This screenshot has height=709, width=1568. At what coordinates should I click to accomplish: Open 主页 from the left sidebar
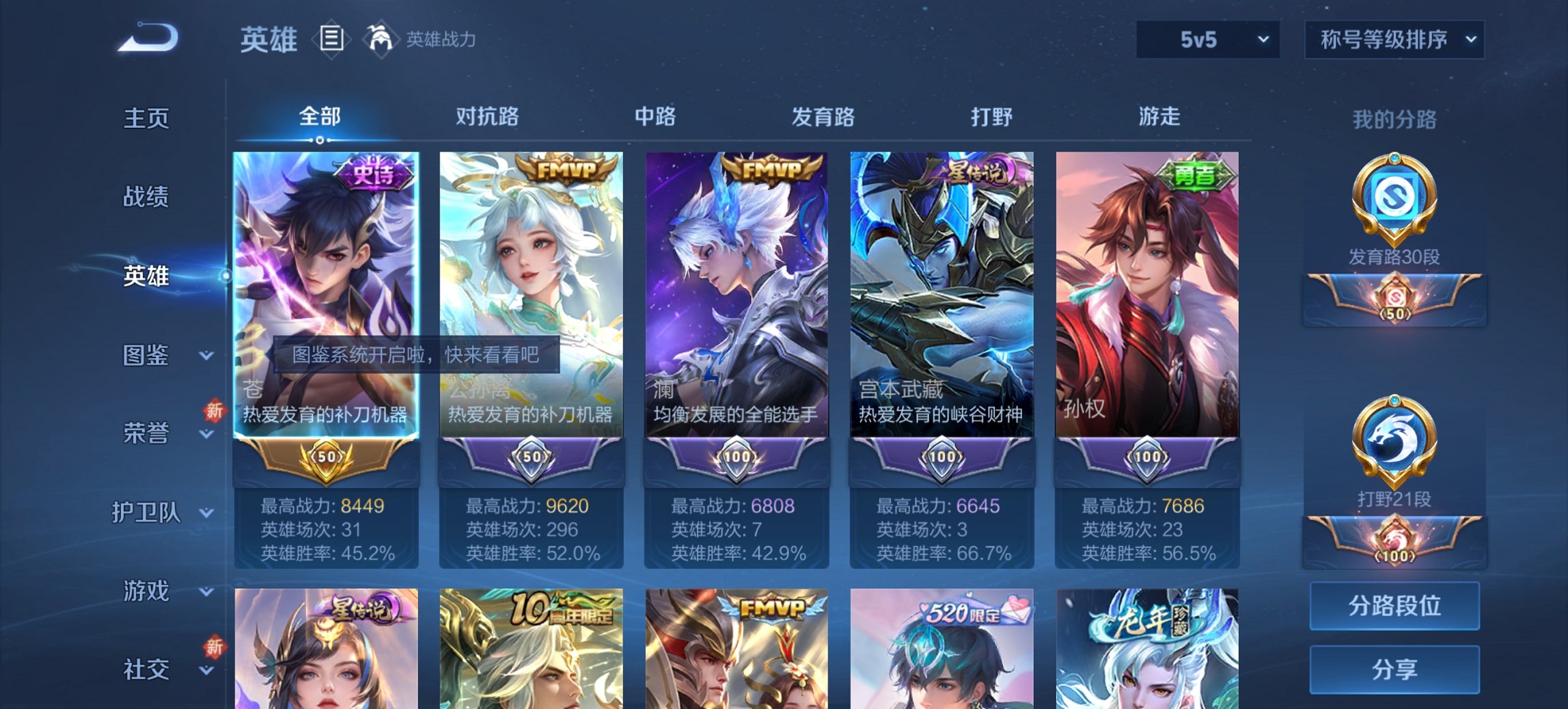coord(147,118)
